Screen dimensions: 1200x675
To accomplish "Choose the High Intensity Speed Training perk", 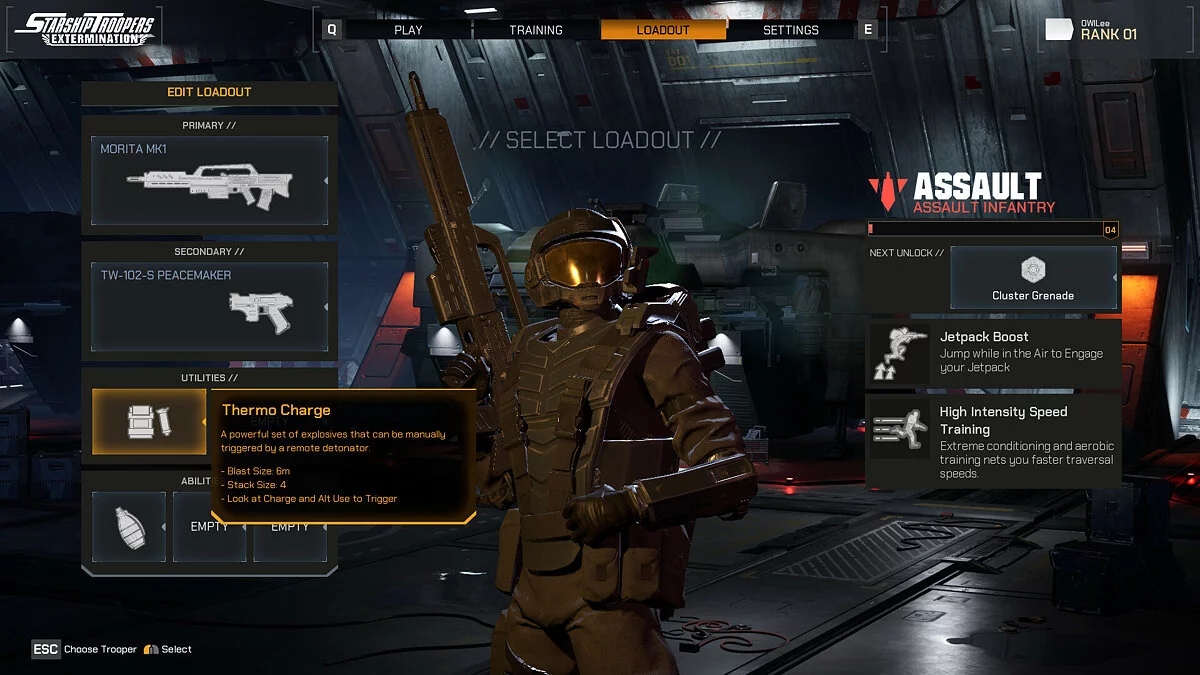I will click(993, 440).
